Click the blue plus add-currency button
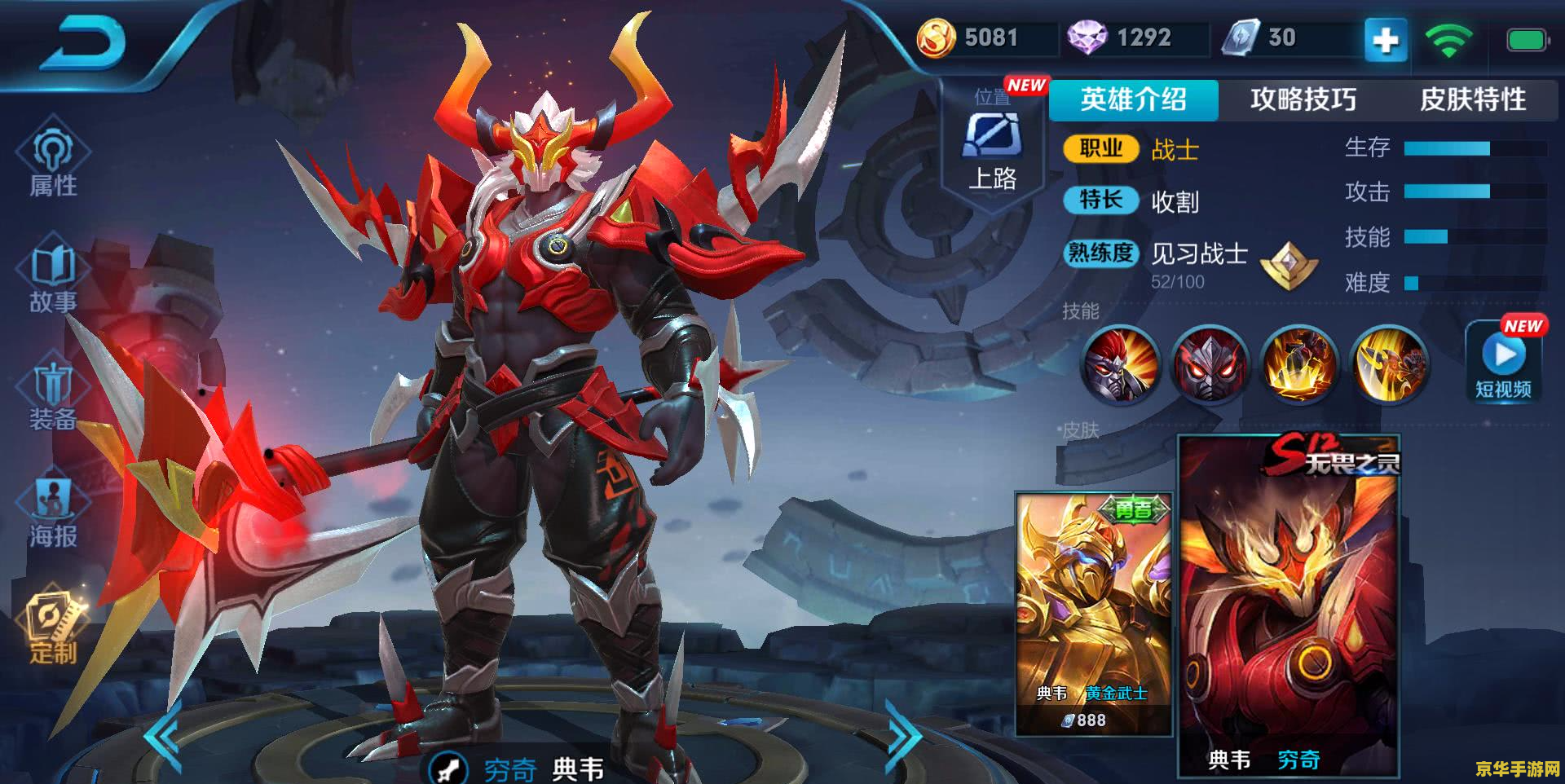This screenshot has height=784, width=1565. click(1386, 39)
